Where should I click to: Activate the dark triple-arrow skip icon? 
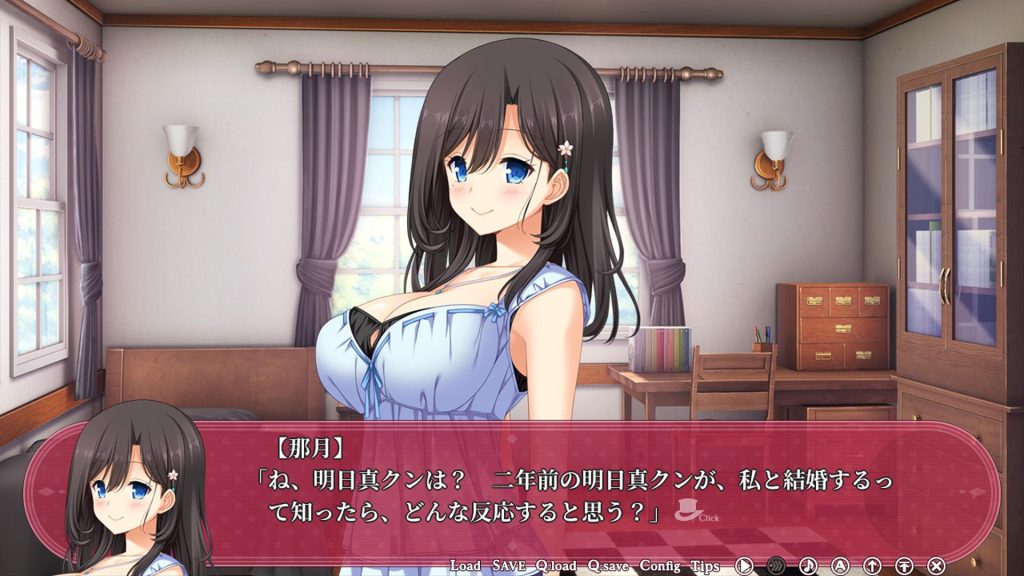point(776,566)
